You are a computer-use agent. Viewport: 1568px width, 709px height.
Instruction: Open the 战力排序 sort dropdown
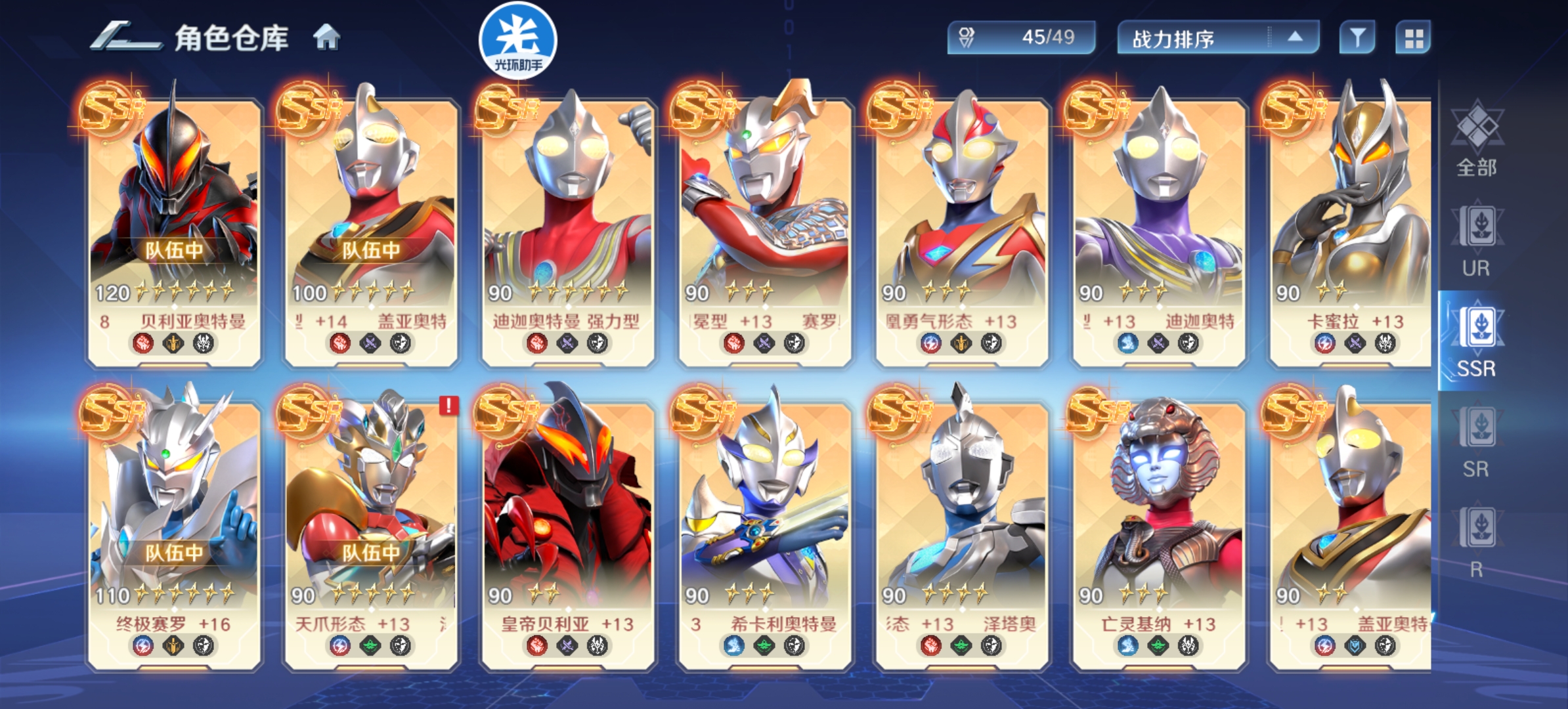tap(1217, 38)
